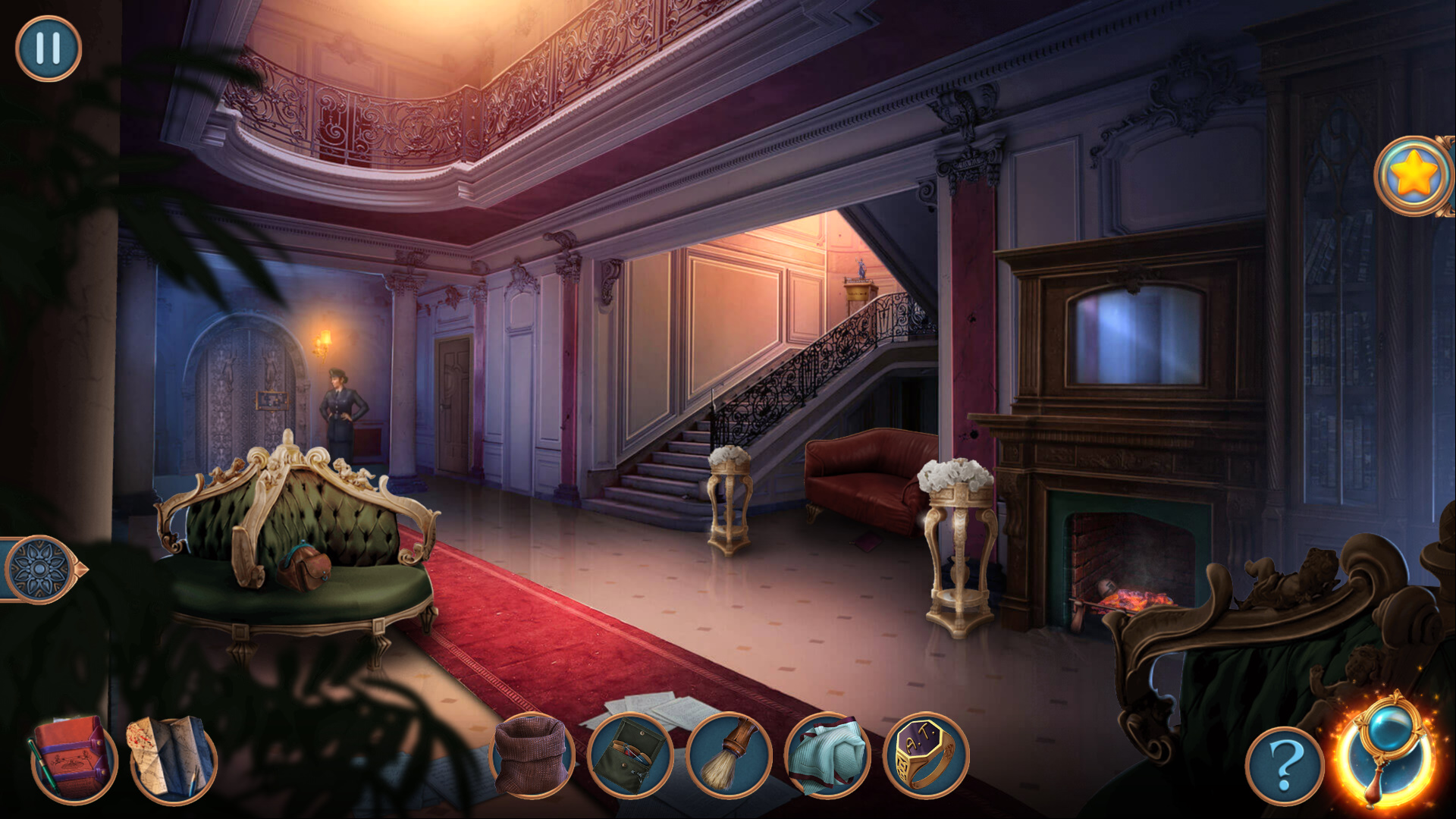This screenshot has height=819, width=1456.
Task: Select the A.T. signet ring slot
Action: point(926,755)
